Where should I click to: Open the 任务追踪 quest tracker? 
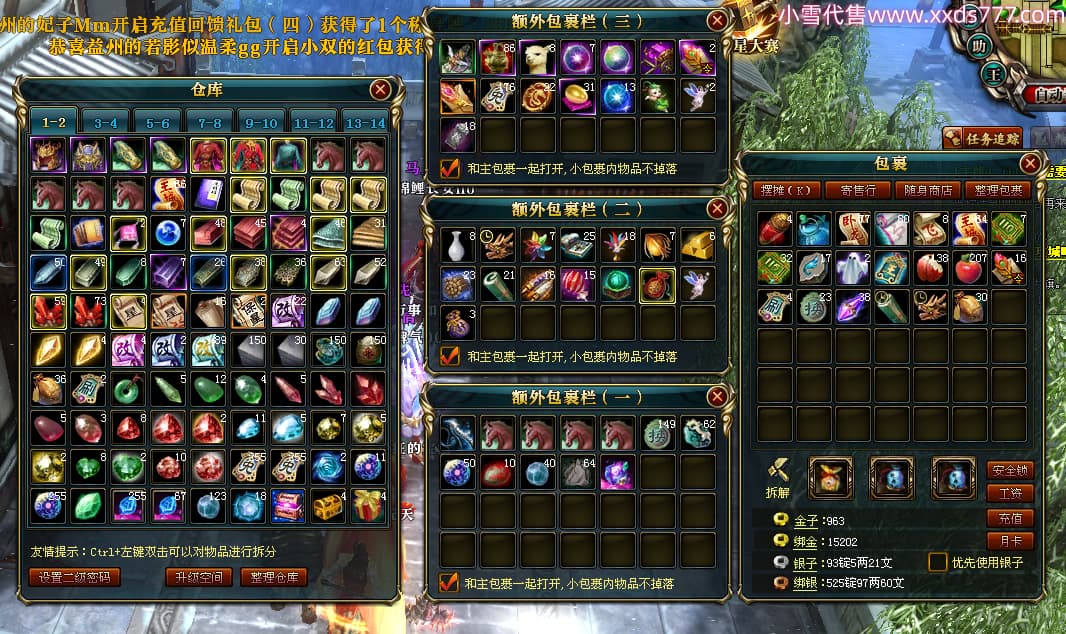(984, 138)
